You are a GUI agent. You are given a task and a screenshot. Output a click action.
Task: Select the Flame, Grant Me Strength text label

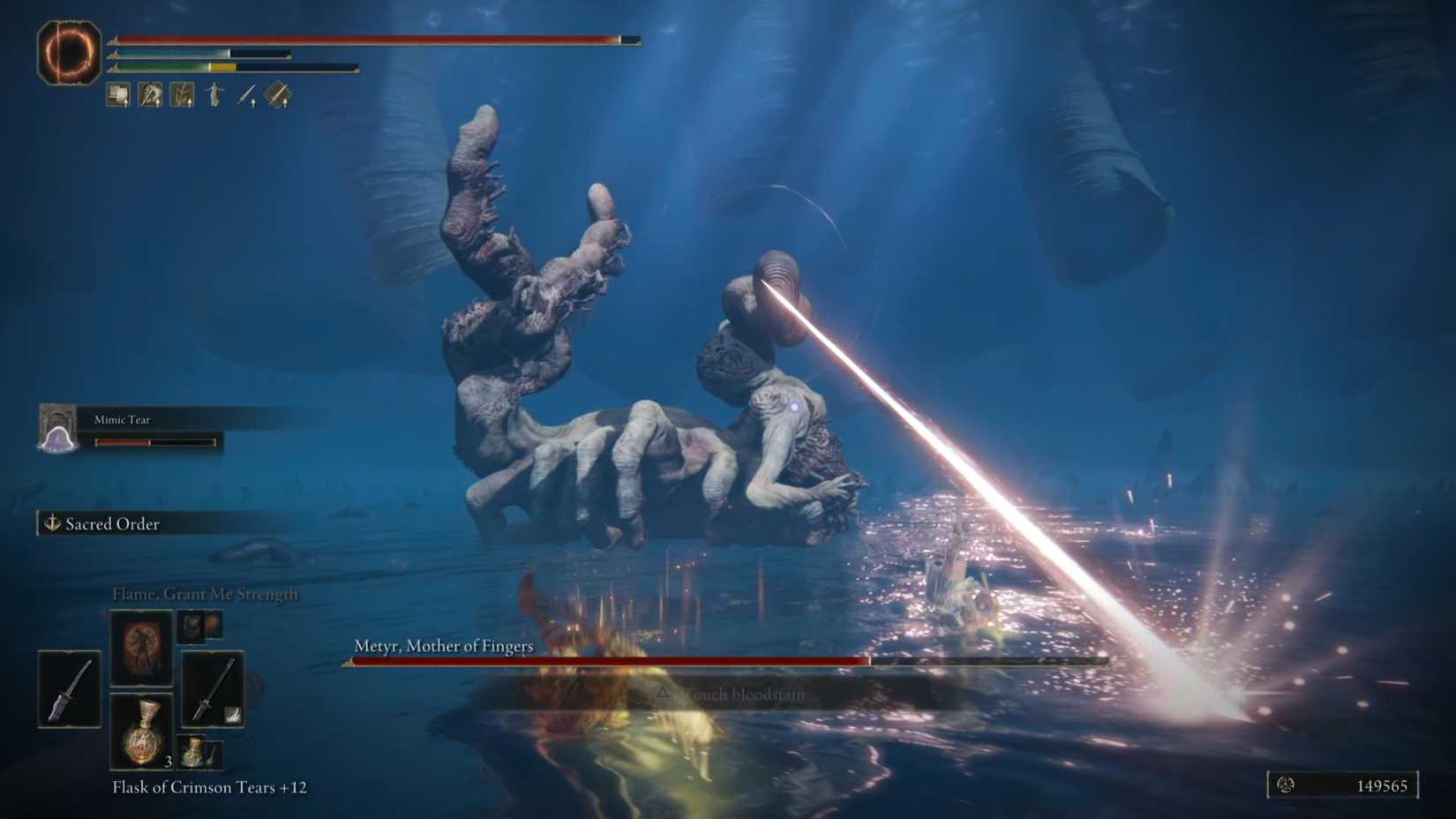(205, 594)
